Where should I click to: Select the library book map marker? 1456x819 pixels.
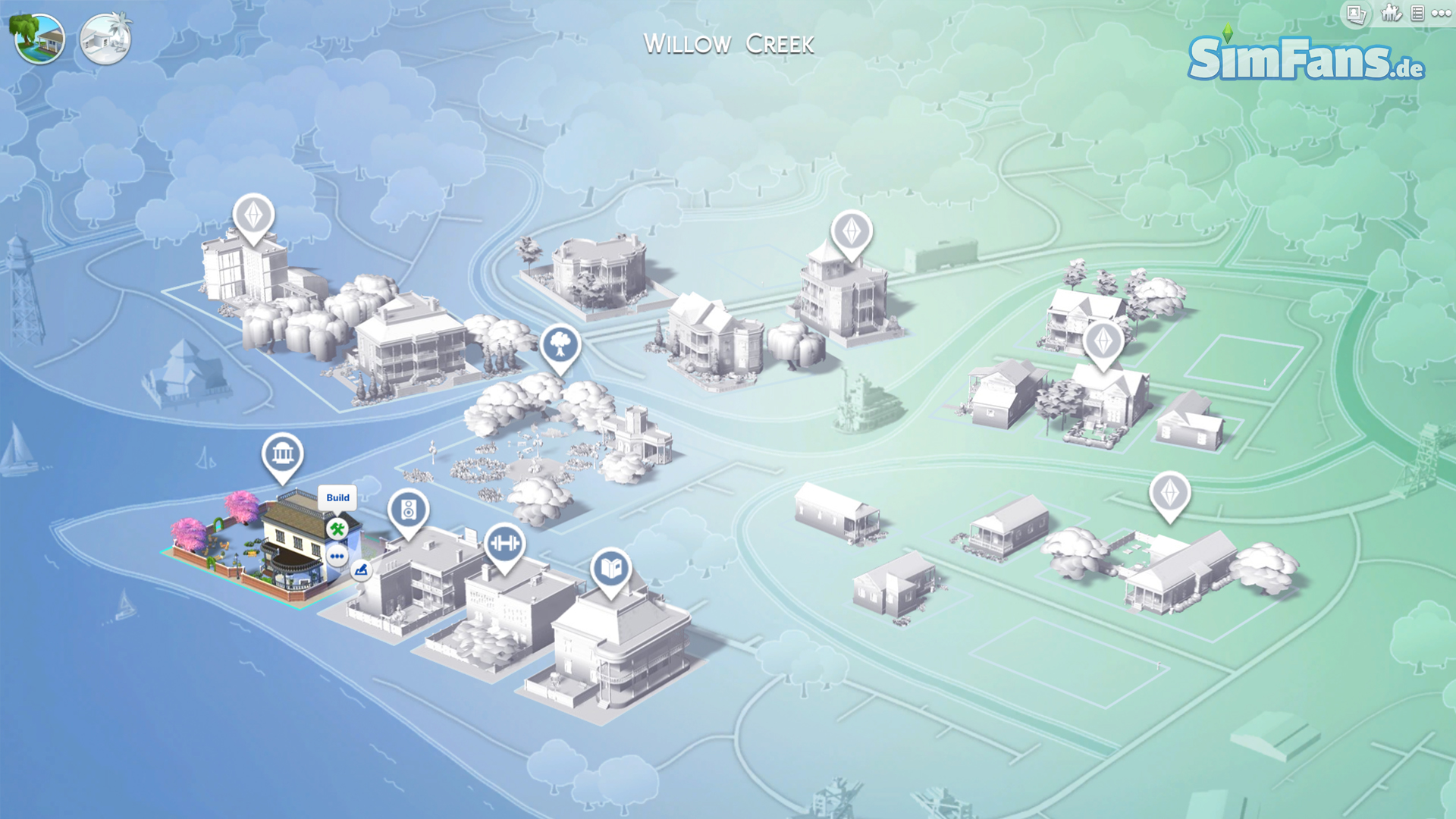coord(611,569)
